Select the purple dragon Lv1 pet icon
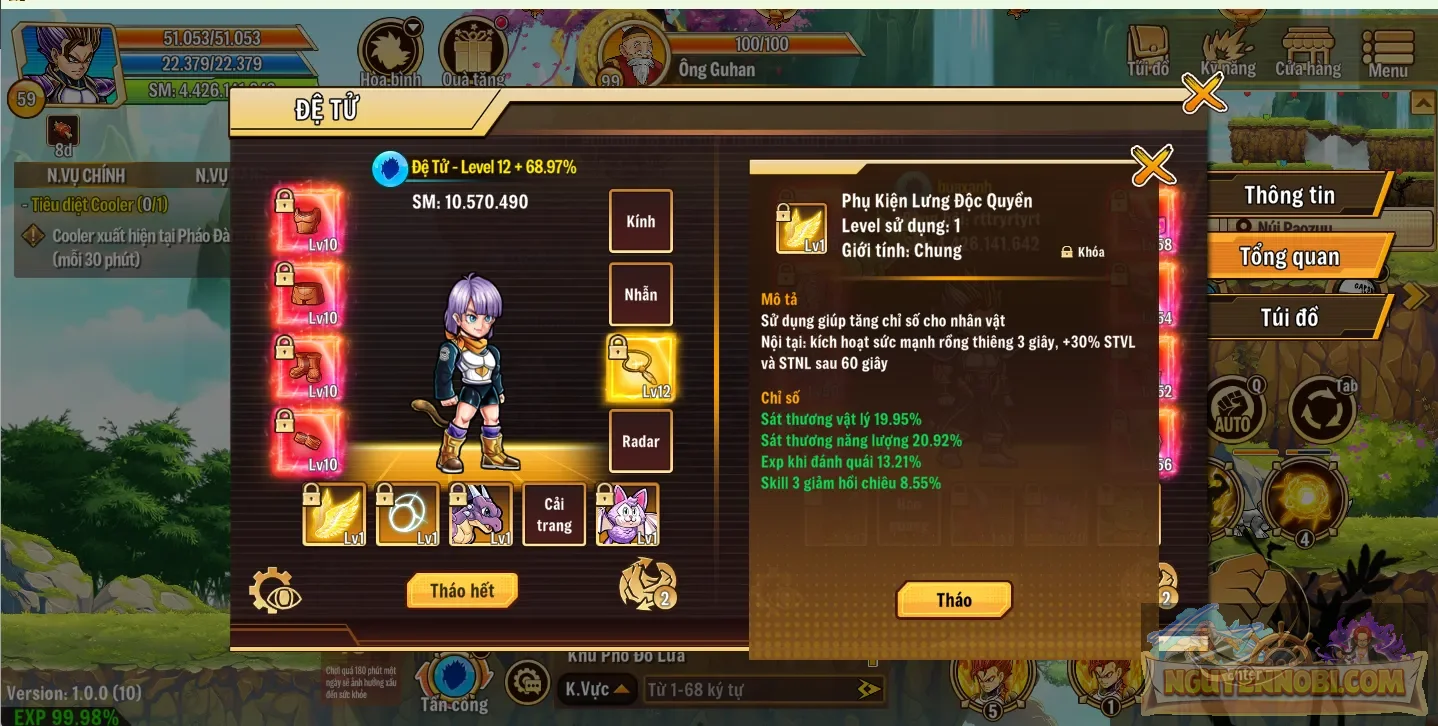This screenshot has height=726, width=1438. click(480, 514)
